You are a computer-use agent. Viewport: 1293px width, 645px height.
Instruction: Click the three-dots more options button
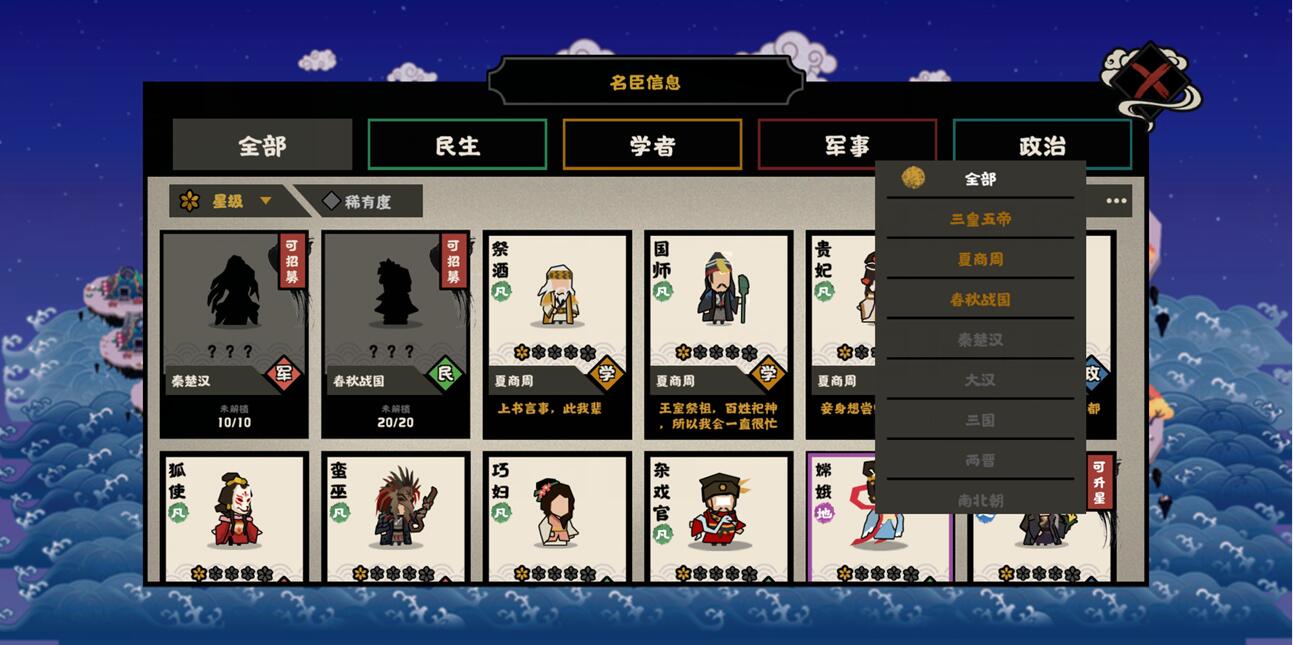point(1116,201)
